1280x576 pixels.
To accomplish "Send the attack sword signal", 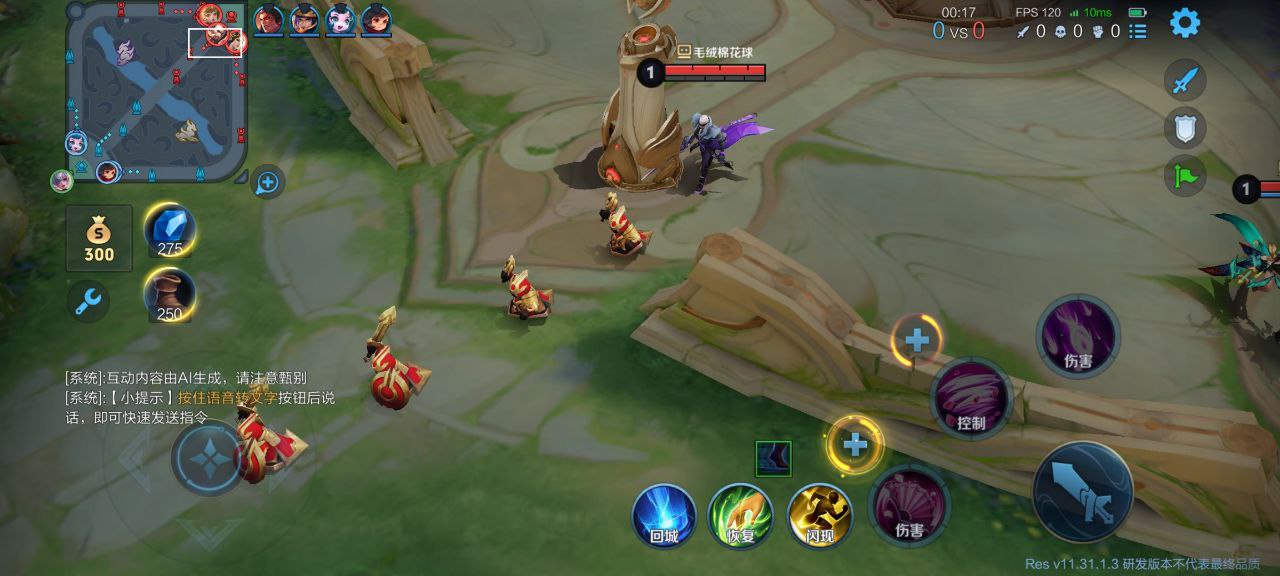I will [1185, 80].
